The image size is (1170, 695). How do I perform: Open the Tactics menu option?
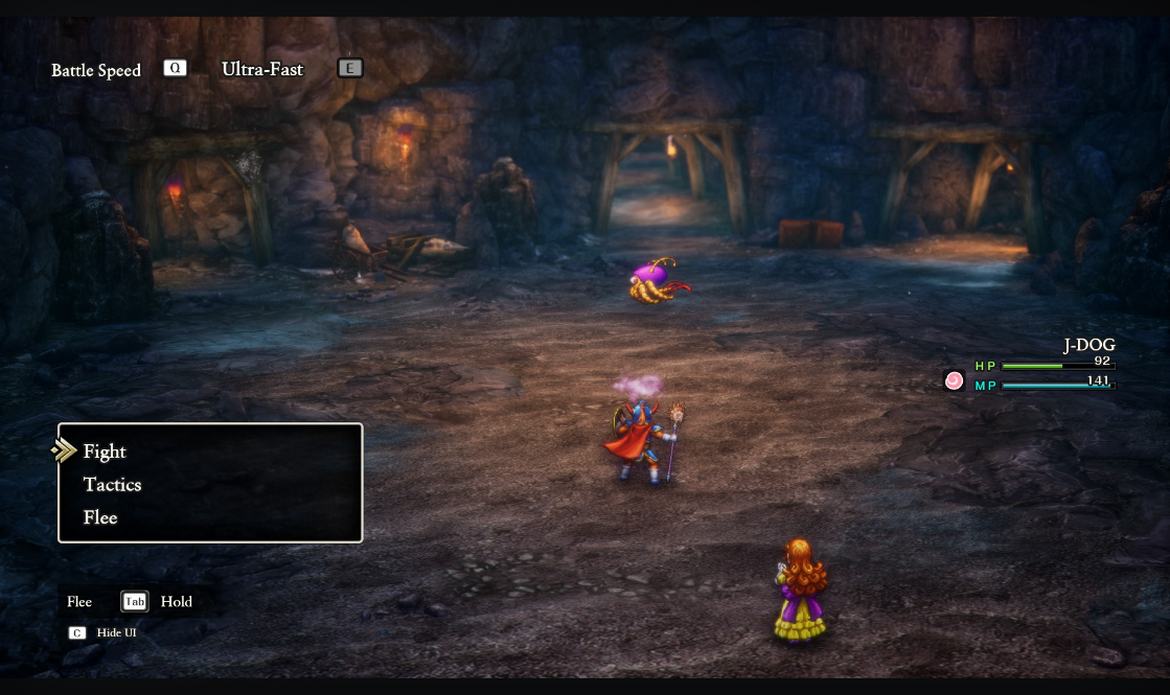(112, 485)
